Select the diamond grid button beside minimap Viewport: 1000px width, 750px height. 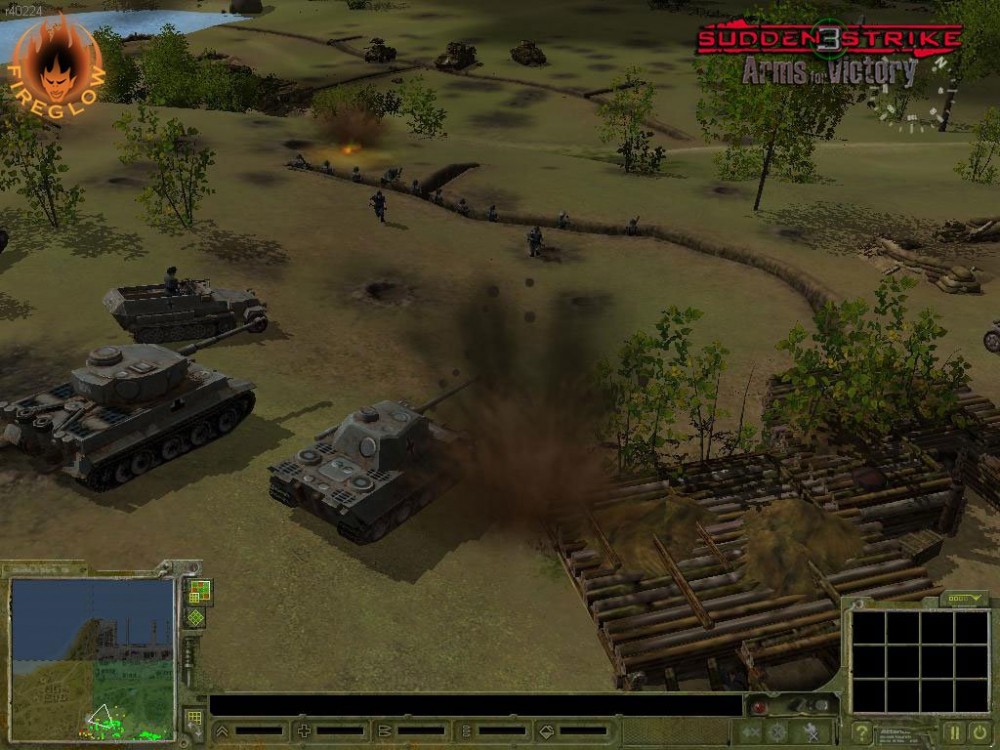click(196, 617)
